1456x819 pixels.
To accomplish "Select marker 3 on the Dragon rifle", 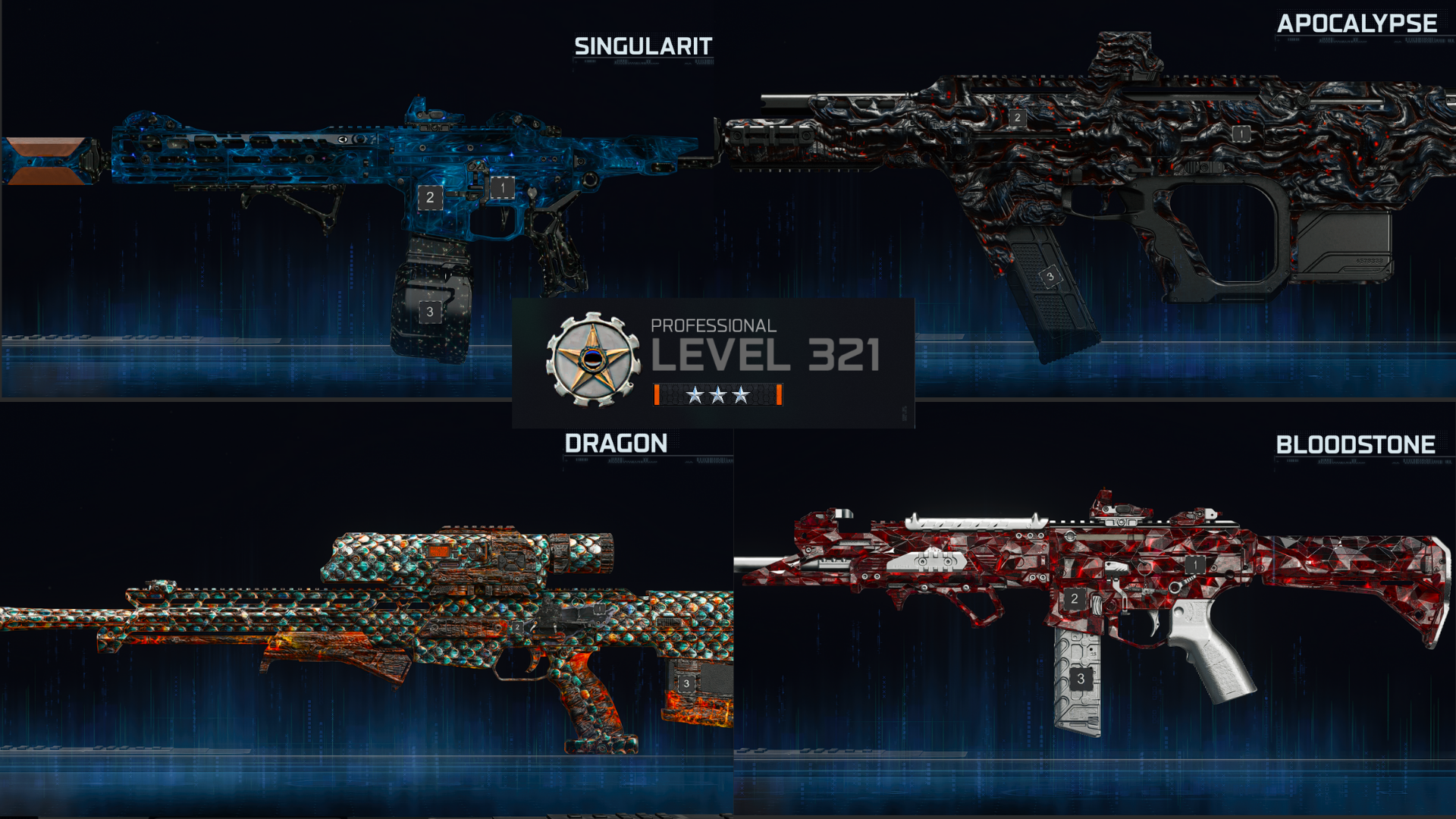I will coord(686,683).
